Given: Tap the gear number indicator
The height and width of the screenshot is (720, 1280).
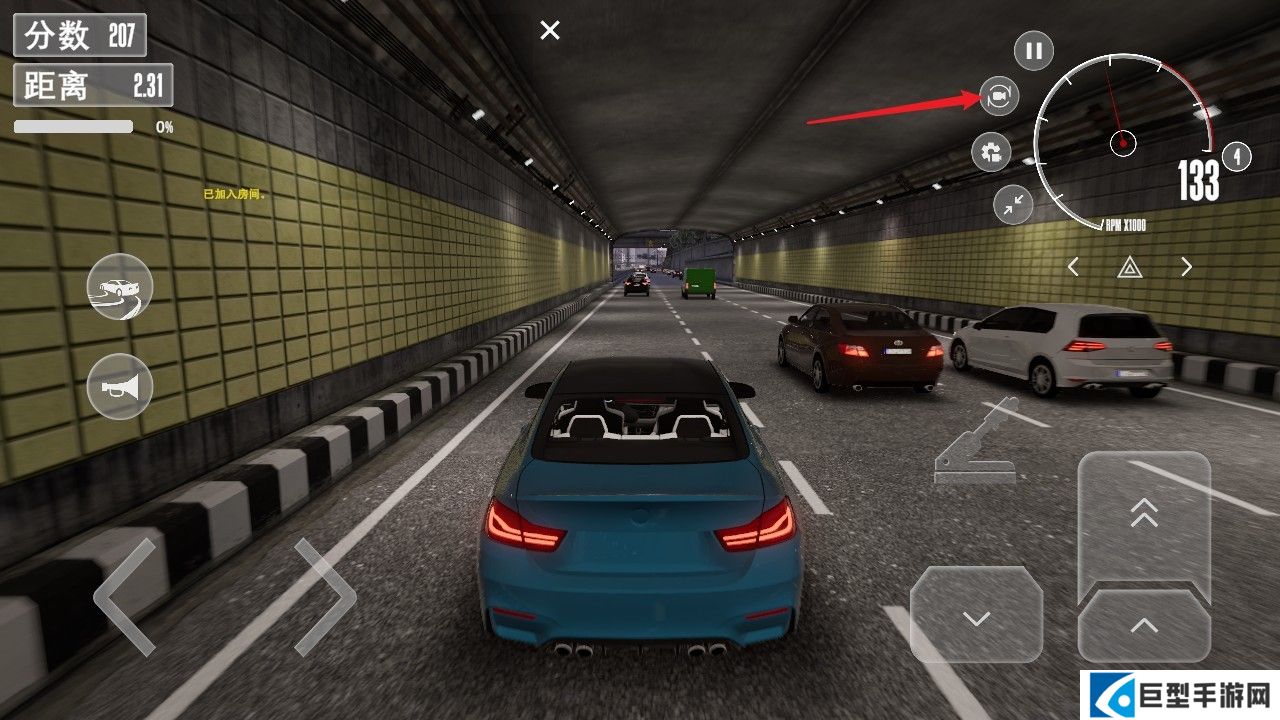Looking at the screenshot, I should (x=1237, y=157).
